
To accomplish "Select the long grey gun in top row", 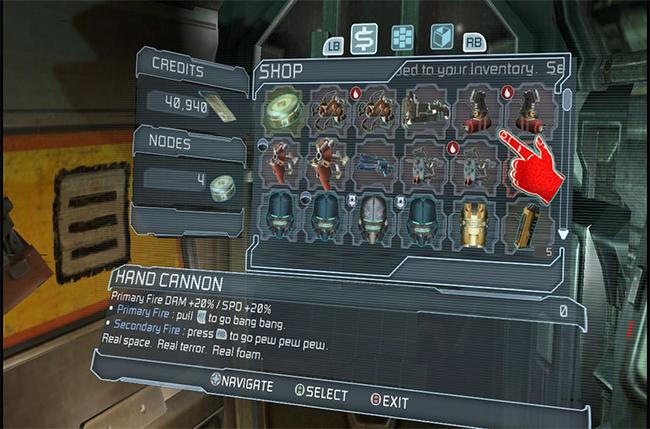I will tap(426, 111).
